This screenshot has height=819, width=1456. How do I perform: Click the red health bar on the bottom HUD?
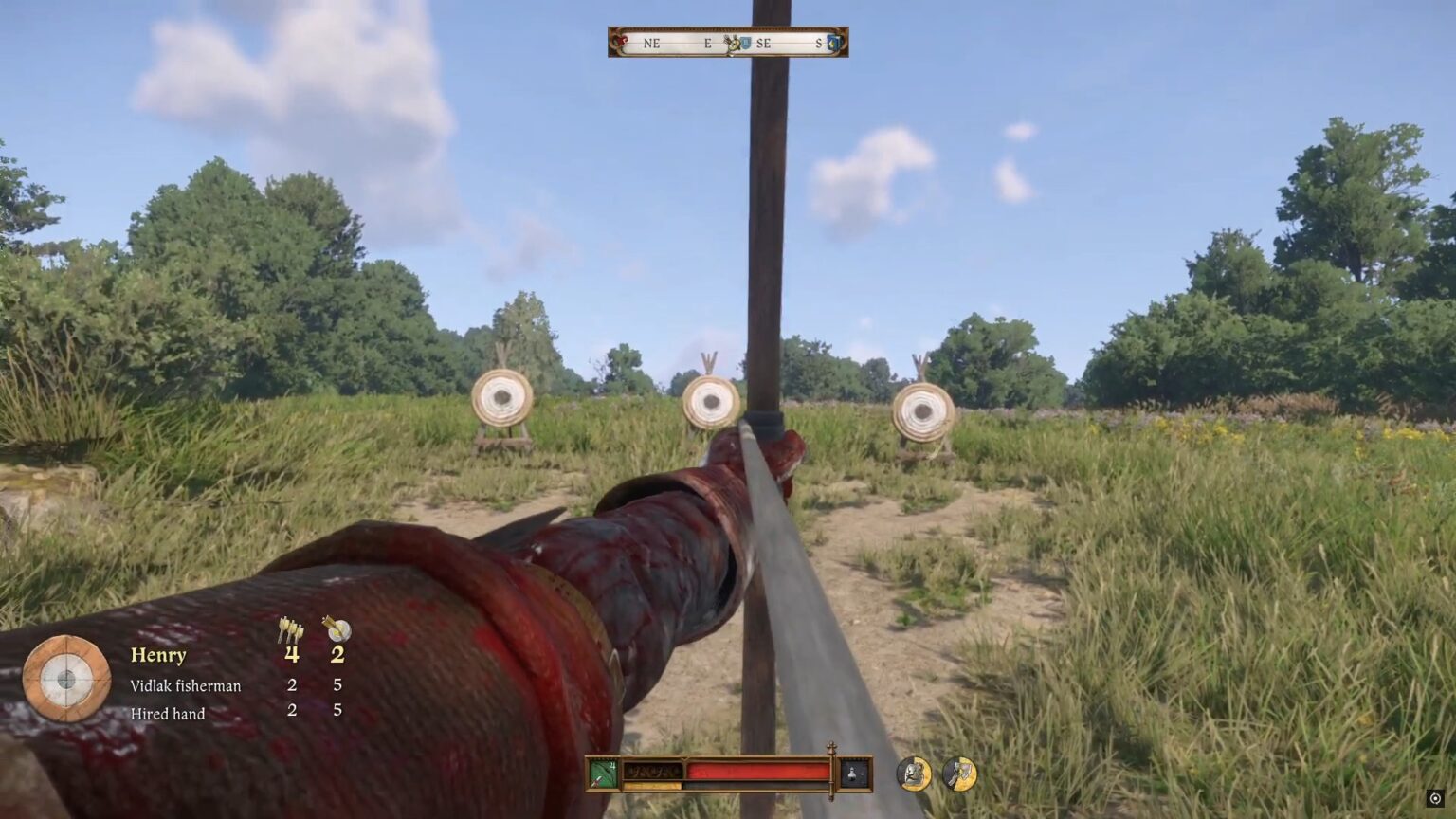[749, 770]
